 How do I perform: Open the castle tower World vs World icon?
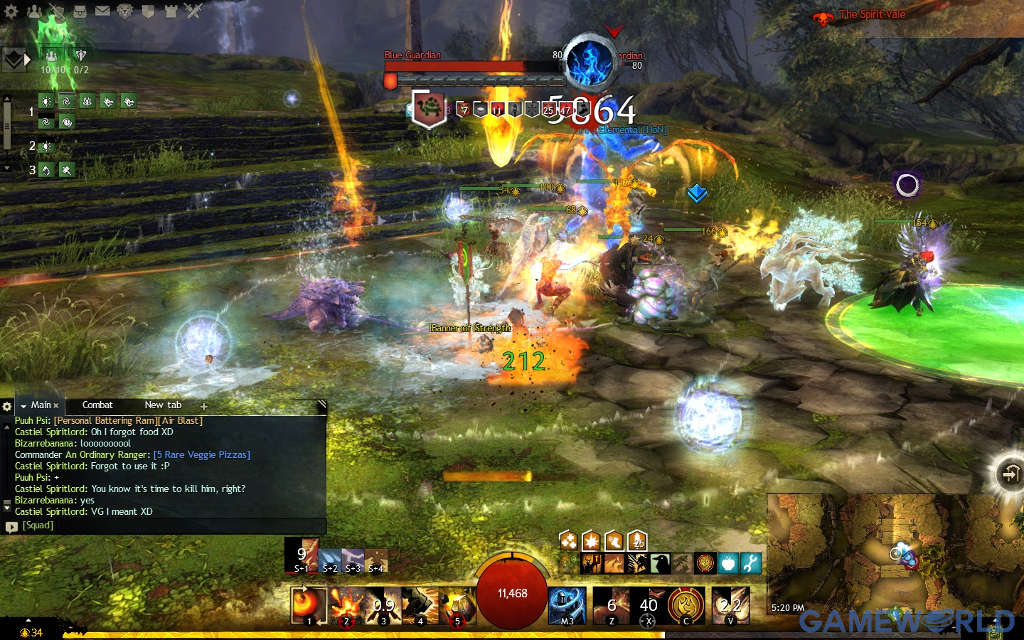click(x=170, y=12)
